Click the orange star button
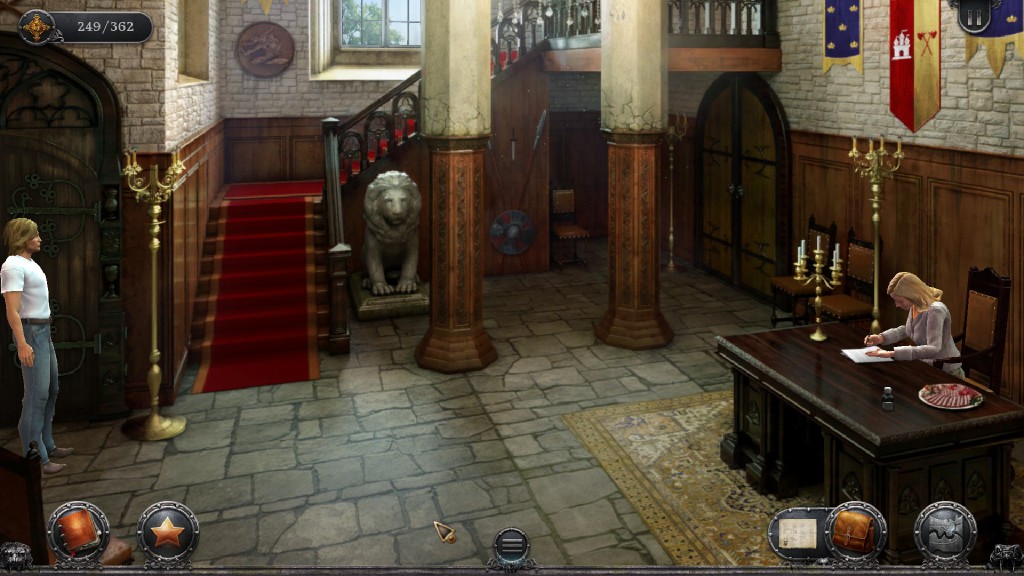 (x=167, y=532)
